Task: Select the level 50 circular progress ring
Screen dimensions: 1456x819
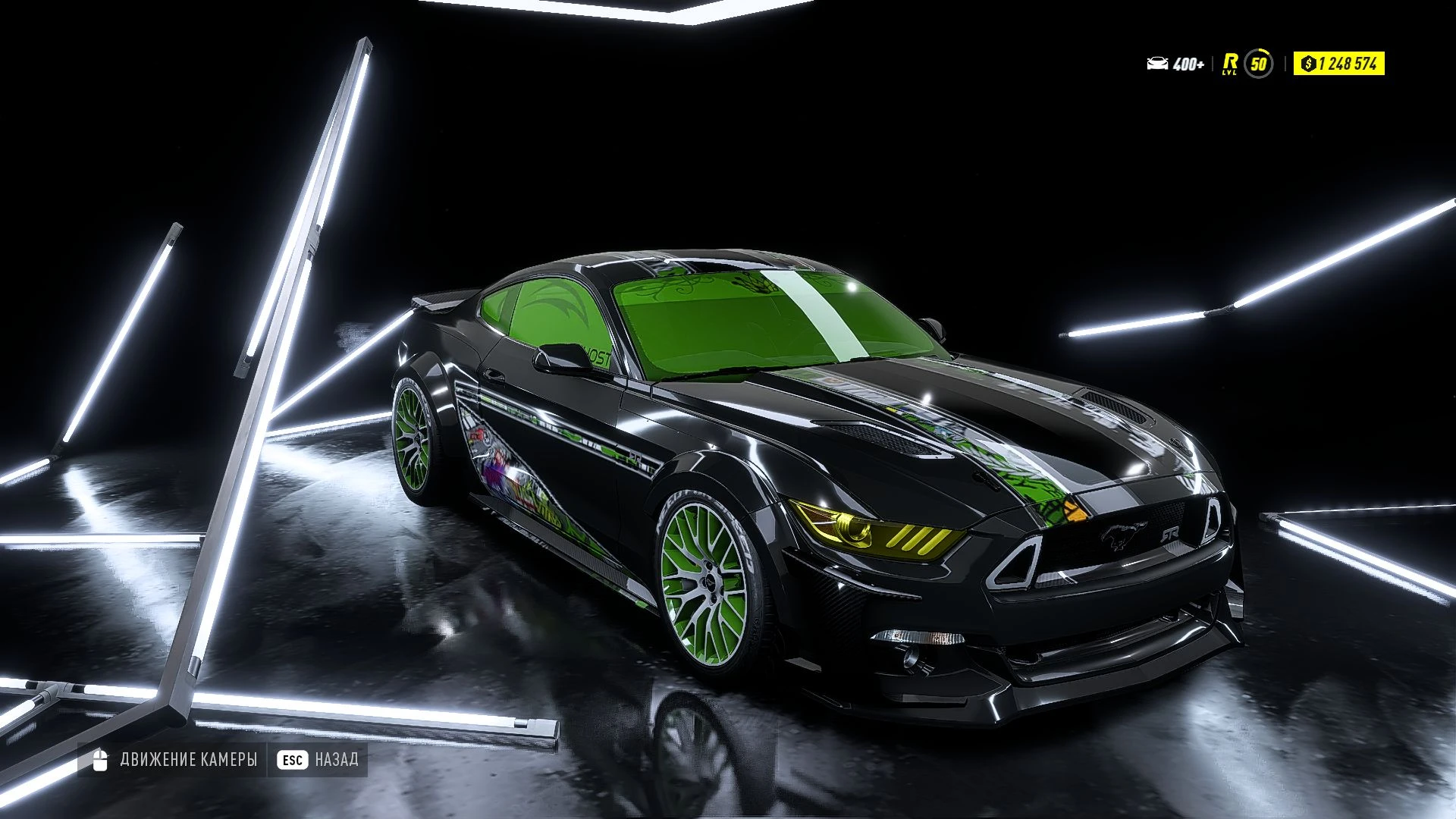Action: (1259, 63)
